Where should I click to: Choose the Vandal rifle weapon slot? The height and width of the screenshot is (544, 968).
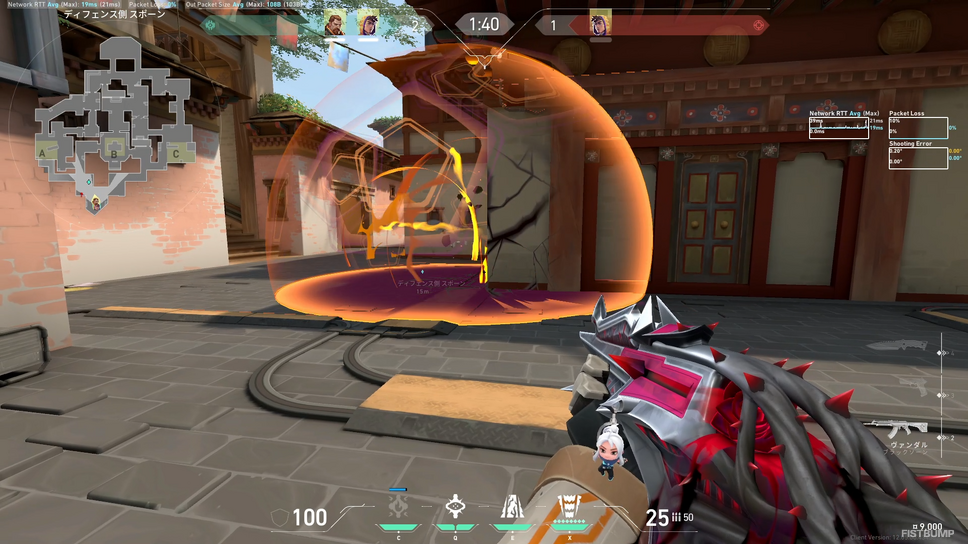click(896, 430)
